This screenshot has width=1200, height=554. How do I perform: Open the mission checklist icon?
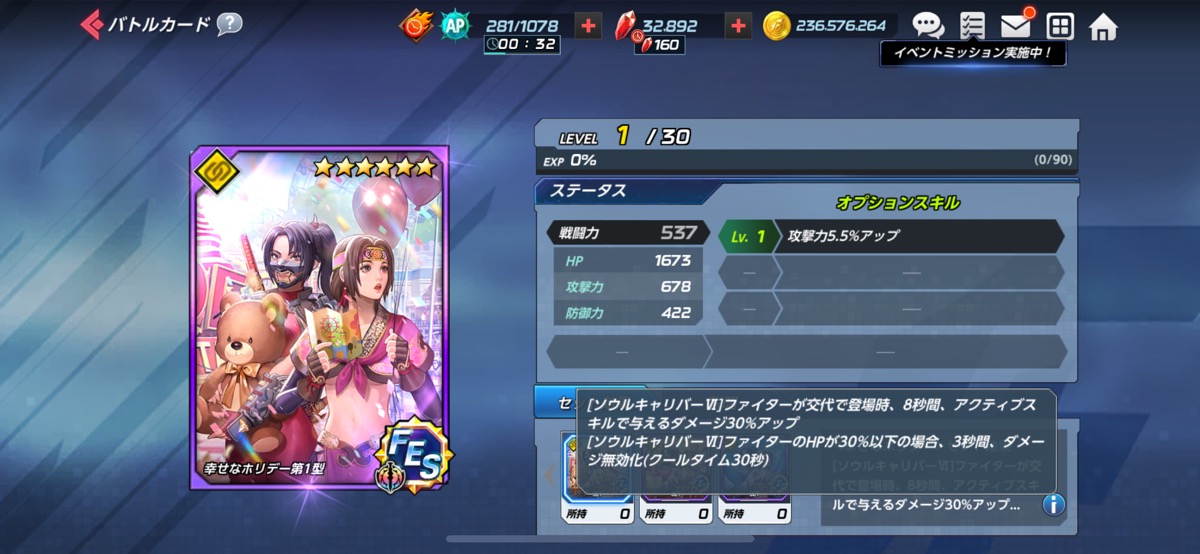pyautogui.click(x=971, y=26)
